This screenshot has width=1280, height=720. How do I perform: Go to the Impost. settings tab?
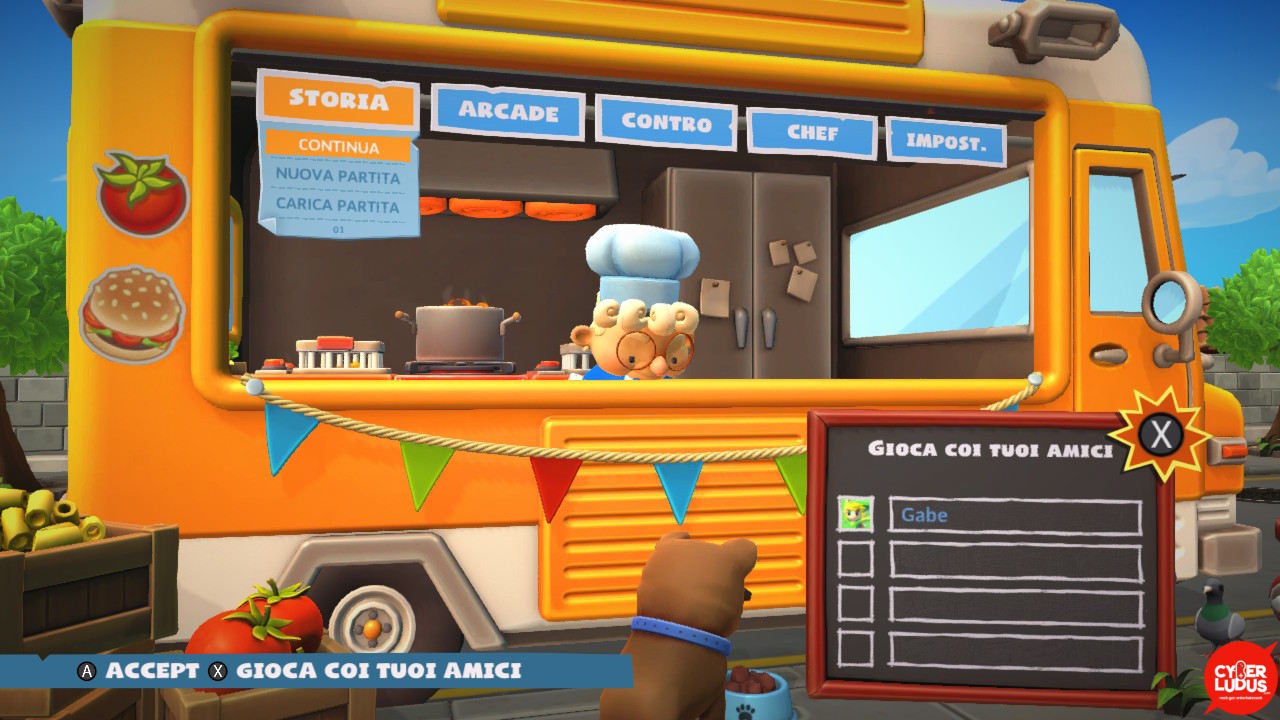coord(945,141)
